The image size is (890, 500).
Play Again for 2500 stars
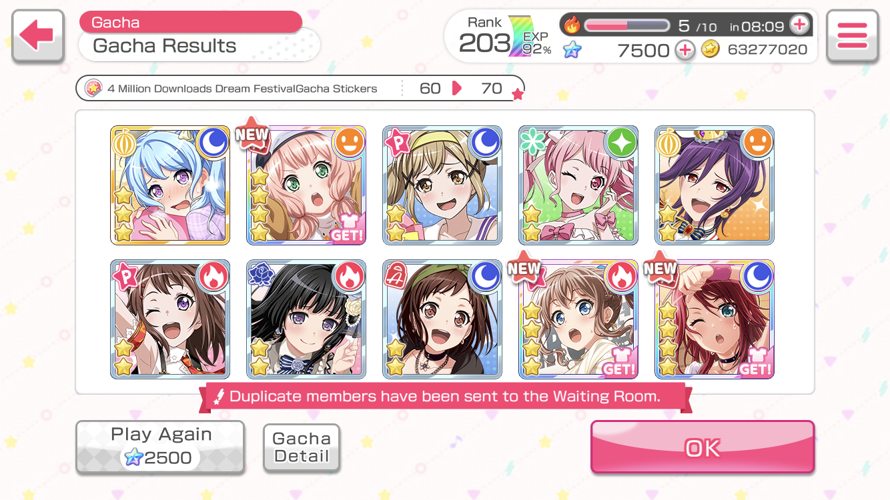tap(160, 446)
